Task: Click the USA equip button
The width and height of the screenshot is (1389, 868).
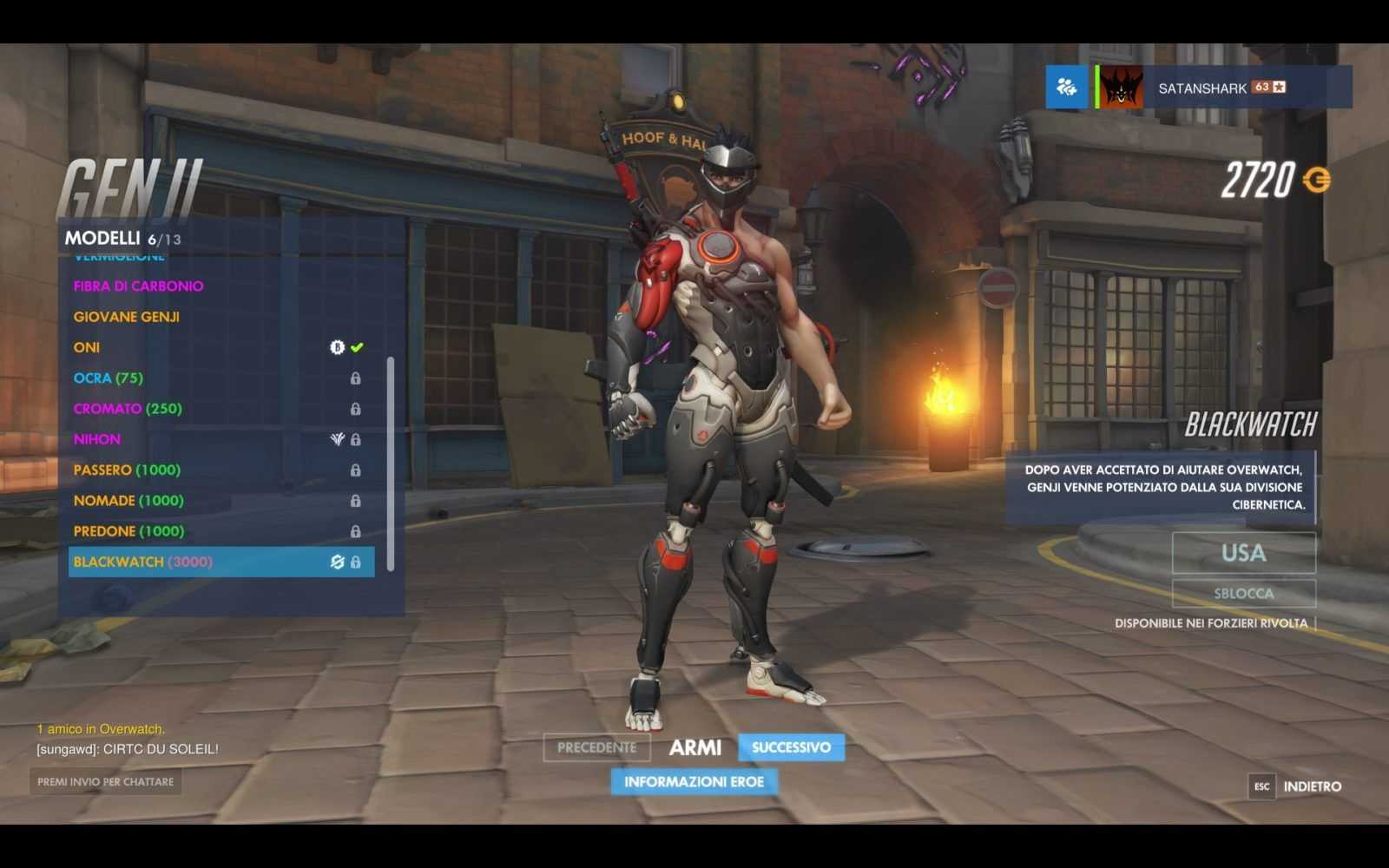Action: 1243,553
